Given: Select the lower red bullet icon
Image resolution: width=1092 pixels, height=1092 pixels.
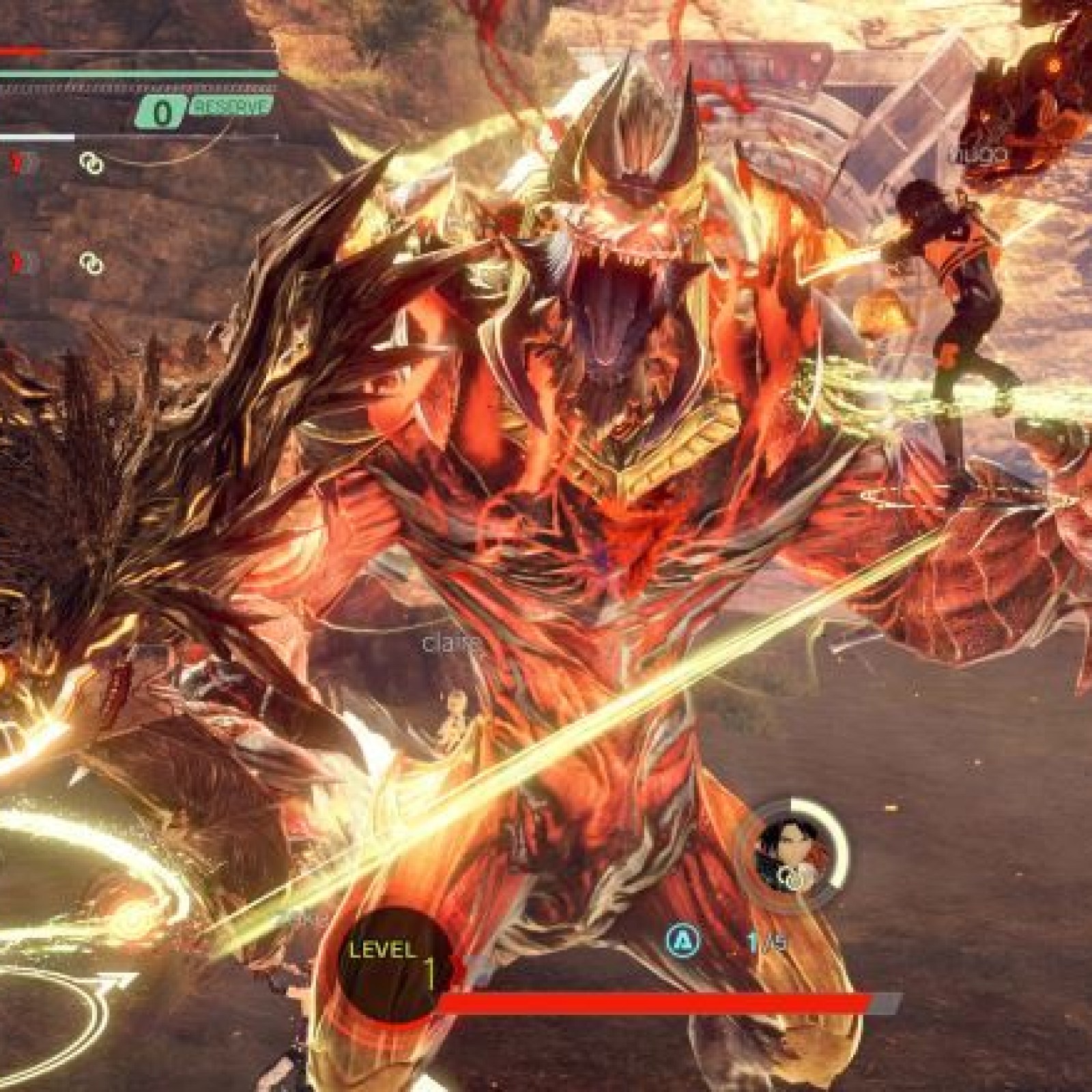Looking at the screenshot, I should [x=14, y=261].
